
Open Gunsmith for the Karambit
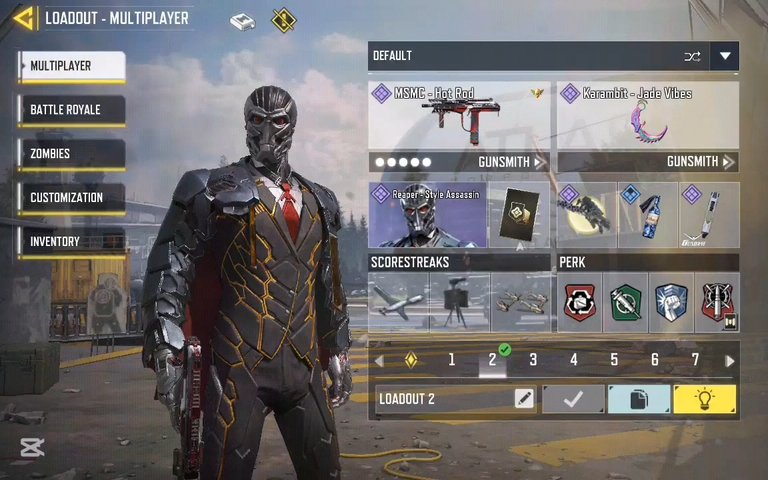(x=698, y=161)
